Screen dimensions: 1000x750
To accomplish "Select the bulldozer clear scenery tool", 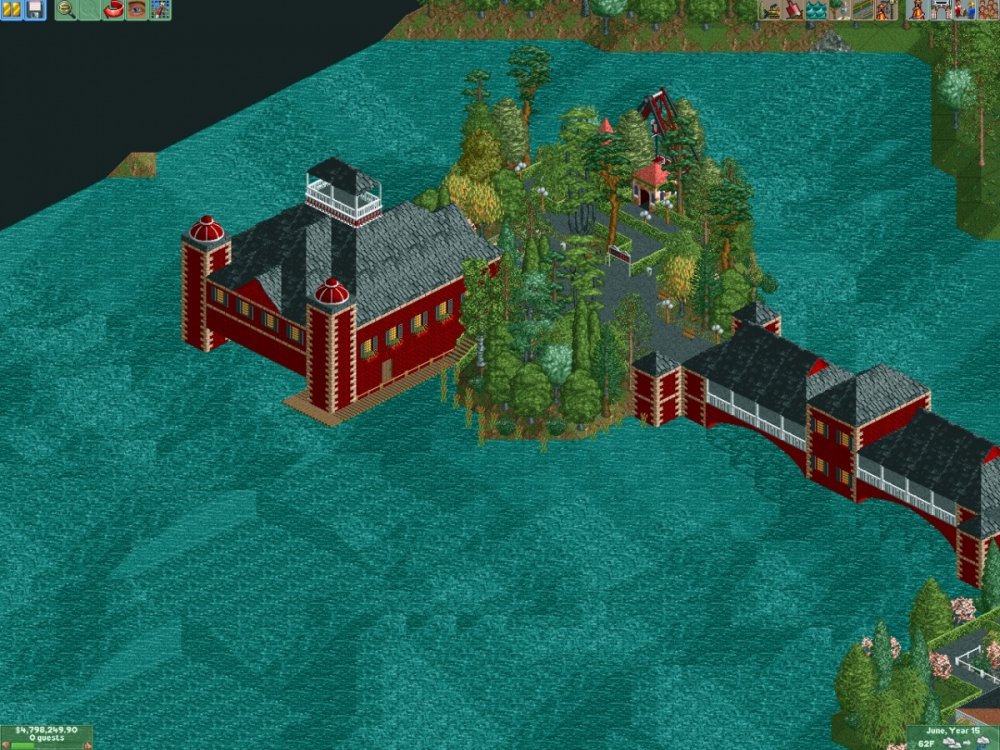I will tap(771, 10).
